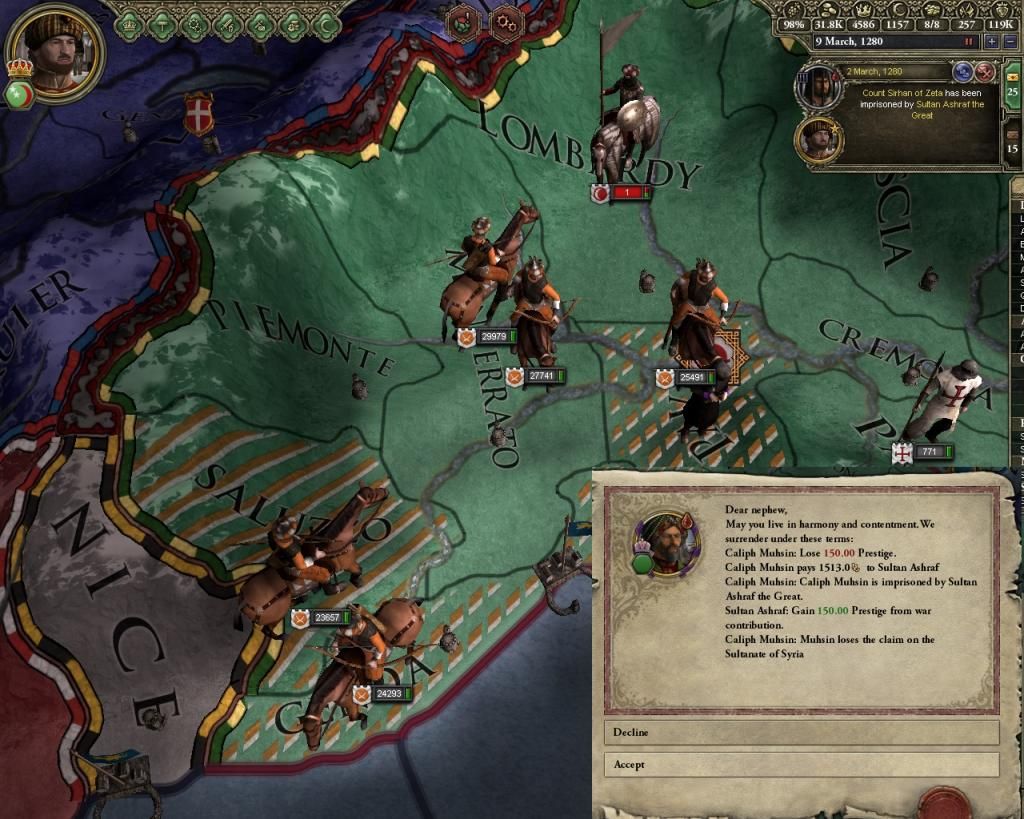This screenshot has height=819, width=1024.
Task: Decrease game speed with the minus button
Action: click(x=1010, y=42)
